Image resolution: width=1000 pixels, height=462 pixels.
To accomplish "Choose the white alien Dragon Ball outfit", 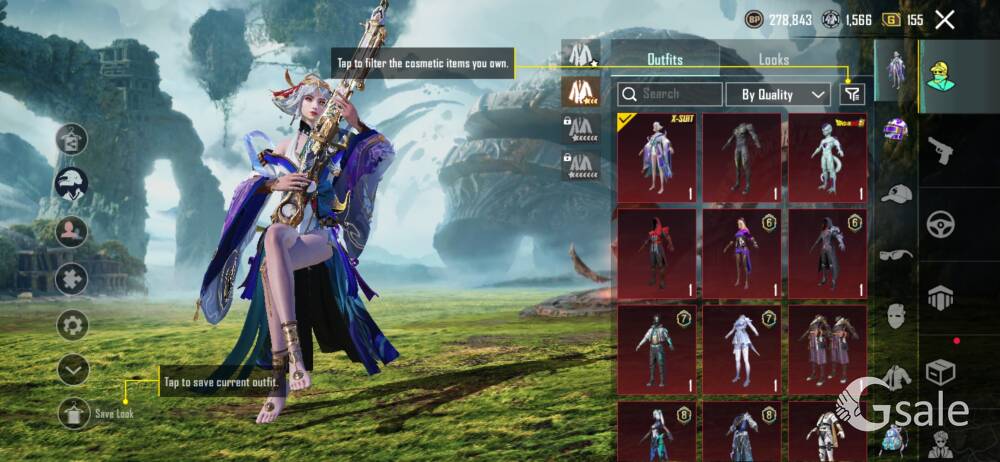I will point(827,157).
